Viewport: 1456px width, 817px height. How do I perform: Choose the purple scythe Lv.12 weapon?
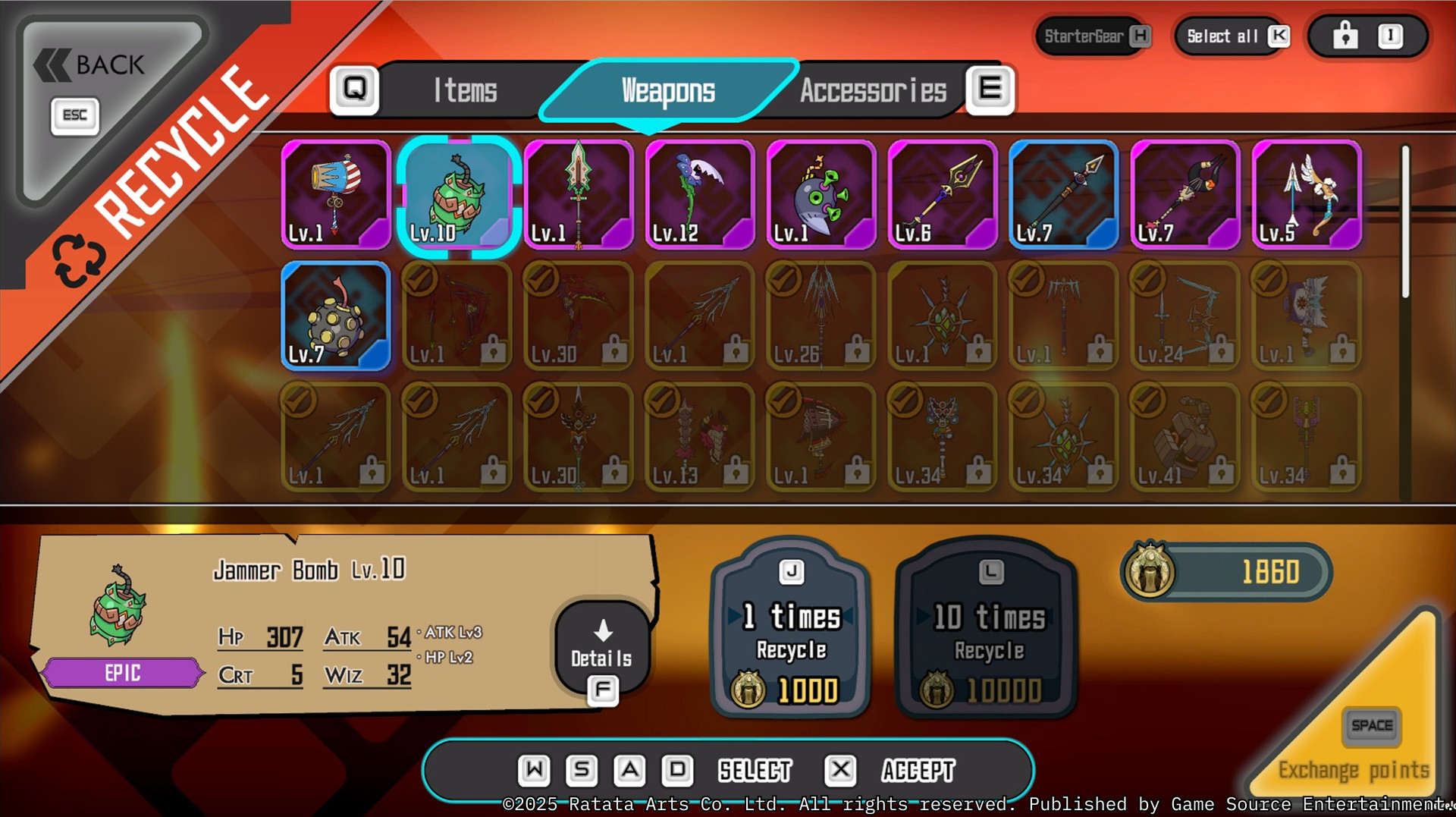(700, 195)
